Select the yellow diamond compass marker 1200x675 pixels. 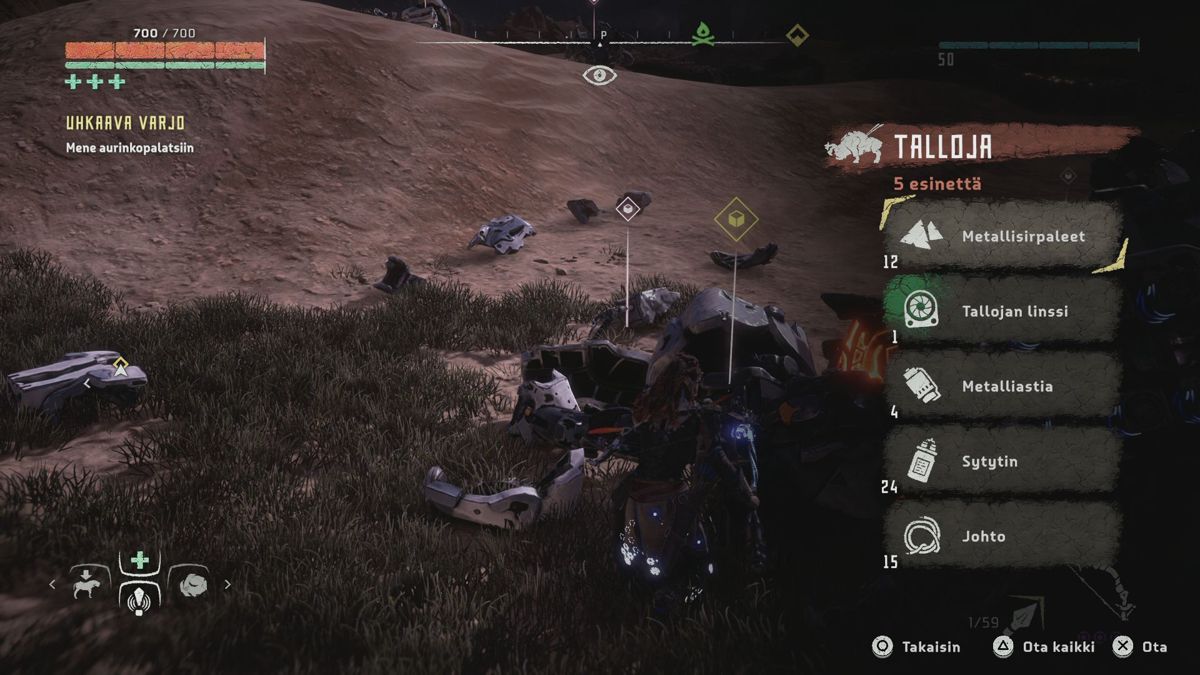tap(796, 35)
